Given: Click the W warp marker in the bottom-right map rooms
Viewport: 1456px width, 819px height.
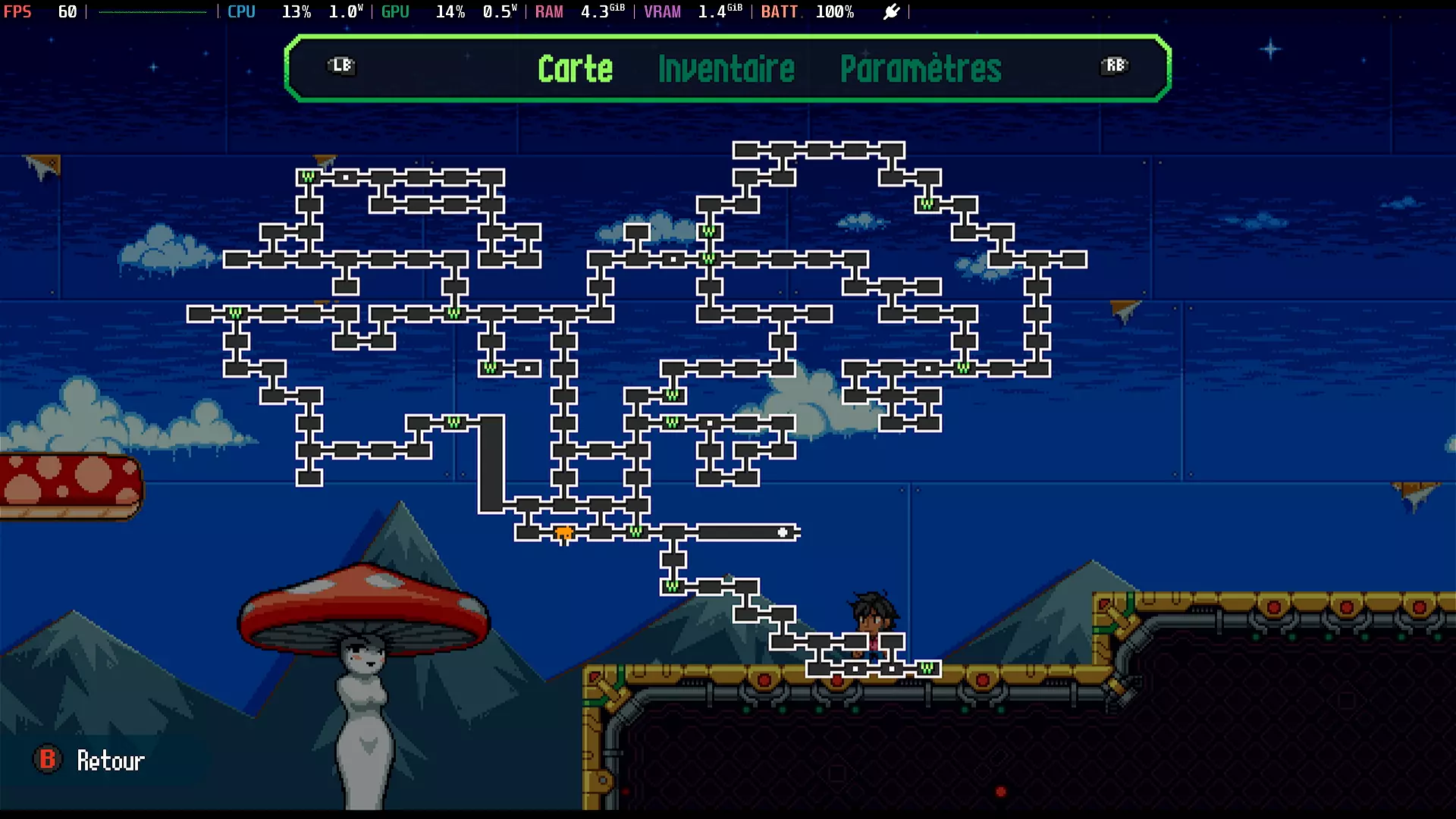Looking at the screenshot, I should 925,670.
